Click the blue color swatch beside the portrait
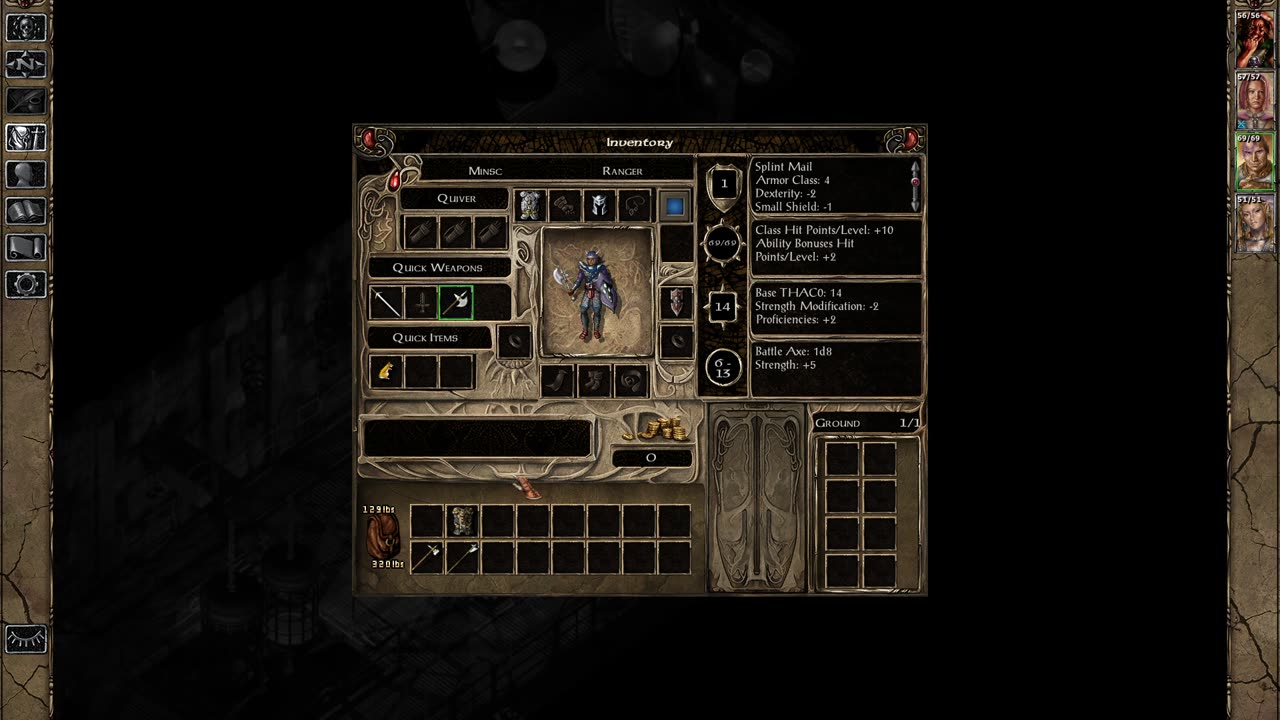 [675, 206]
